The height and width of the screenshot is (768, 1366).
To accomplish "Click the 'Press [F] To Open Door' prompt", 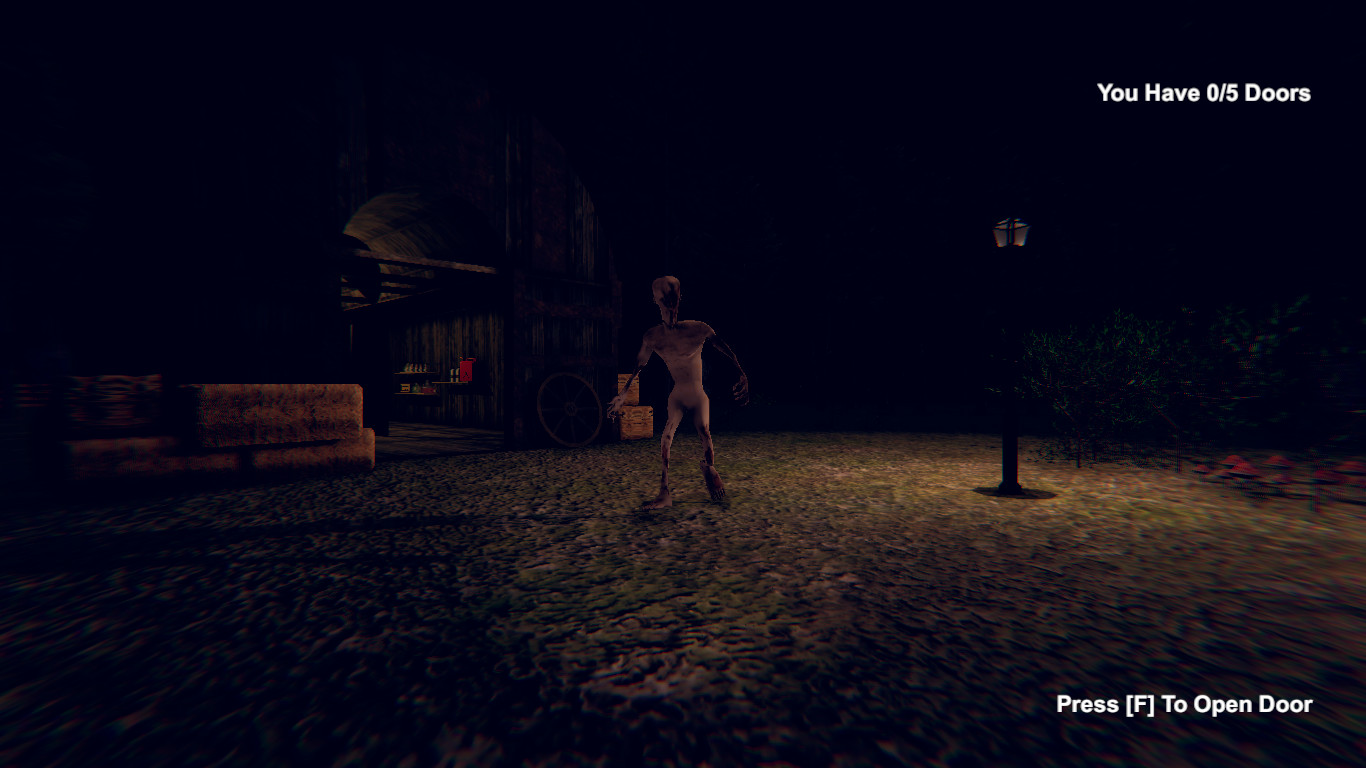I will [x=1183, y=704].
